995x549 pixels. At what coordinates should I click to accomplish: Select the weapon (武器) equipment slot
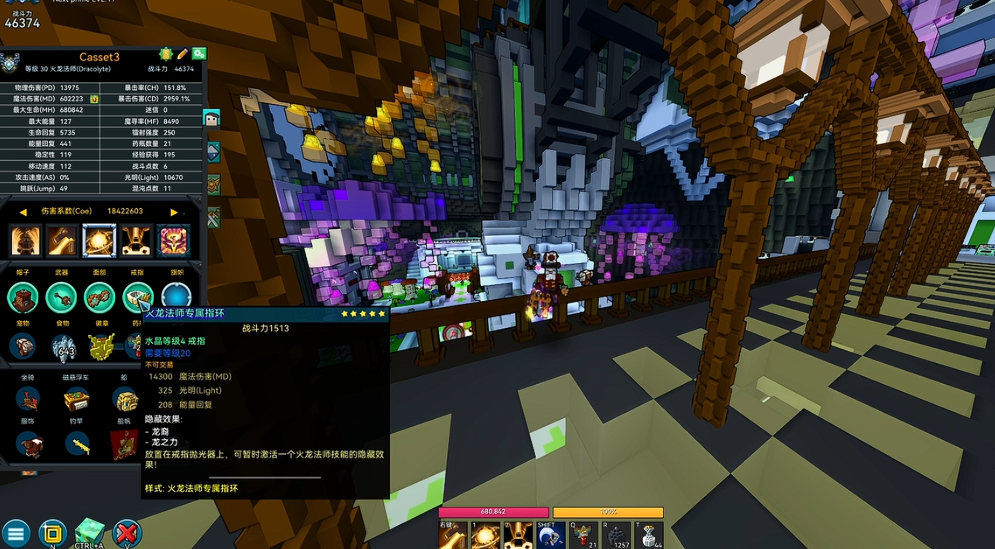click(x=62, y=297)
